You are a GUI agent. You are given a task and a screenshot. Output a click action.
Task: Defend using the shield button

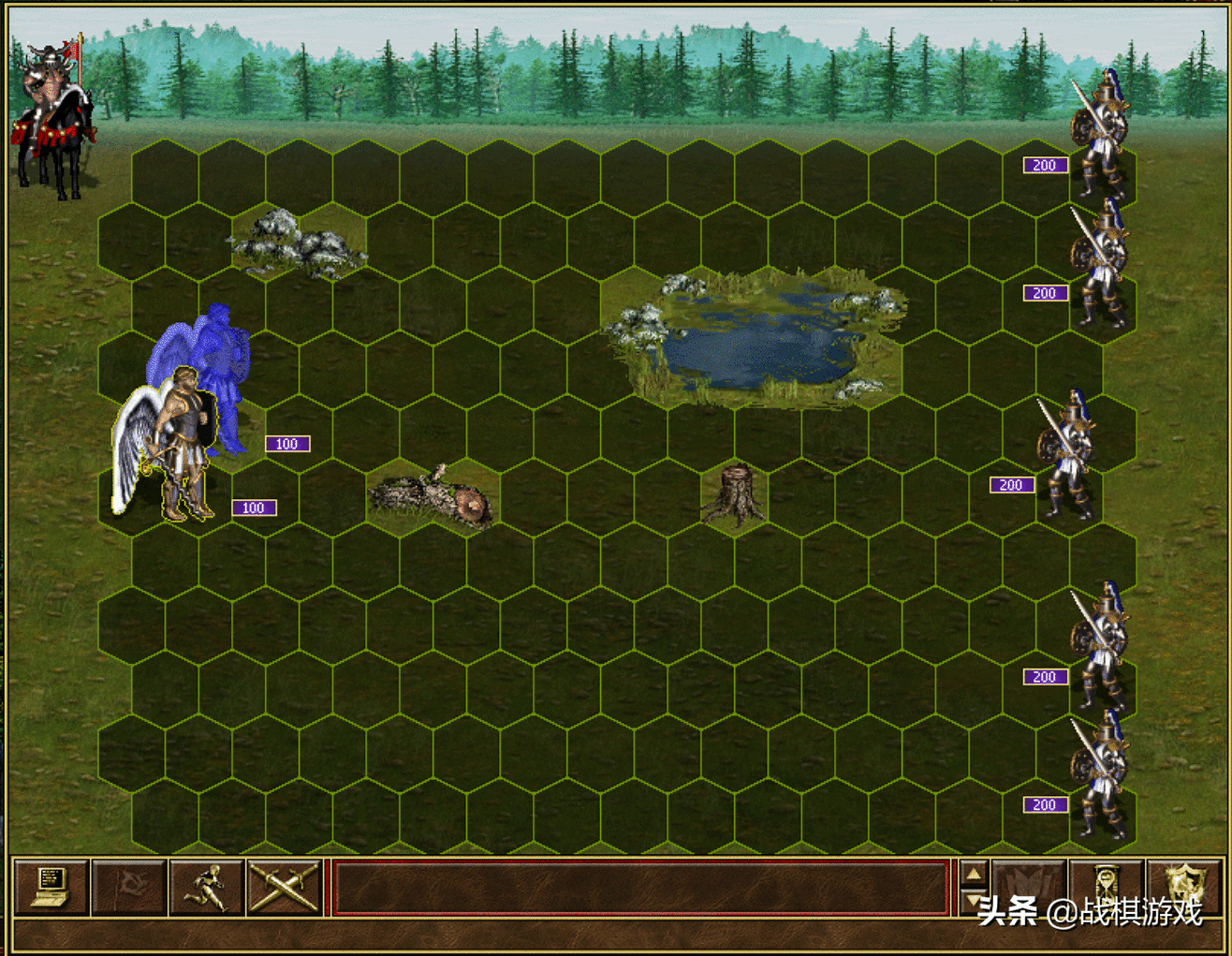(1183, 887)
